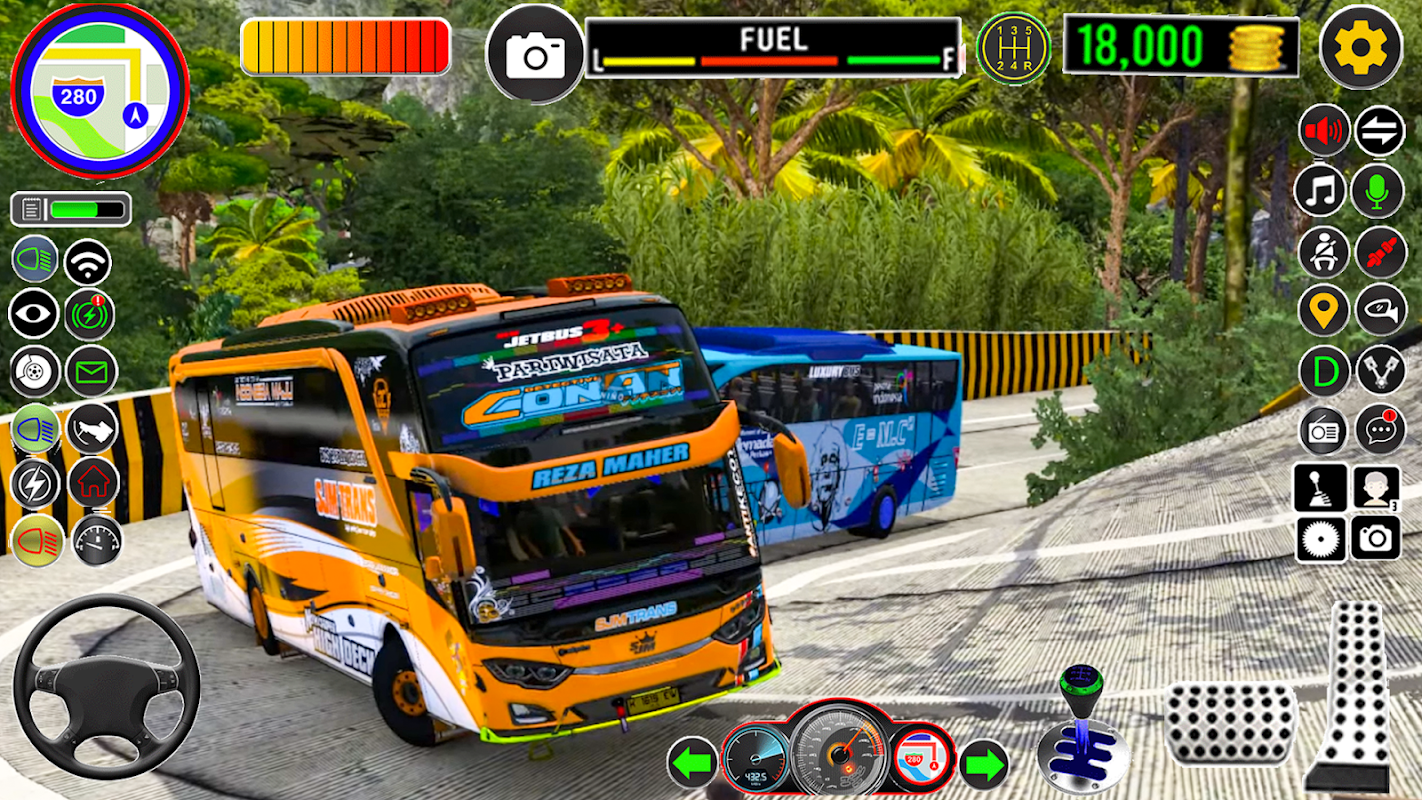Select the green D drive mode icon
This screenshot has width=1422, height=800.
pyautogui.click(x=1324, y=371)
